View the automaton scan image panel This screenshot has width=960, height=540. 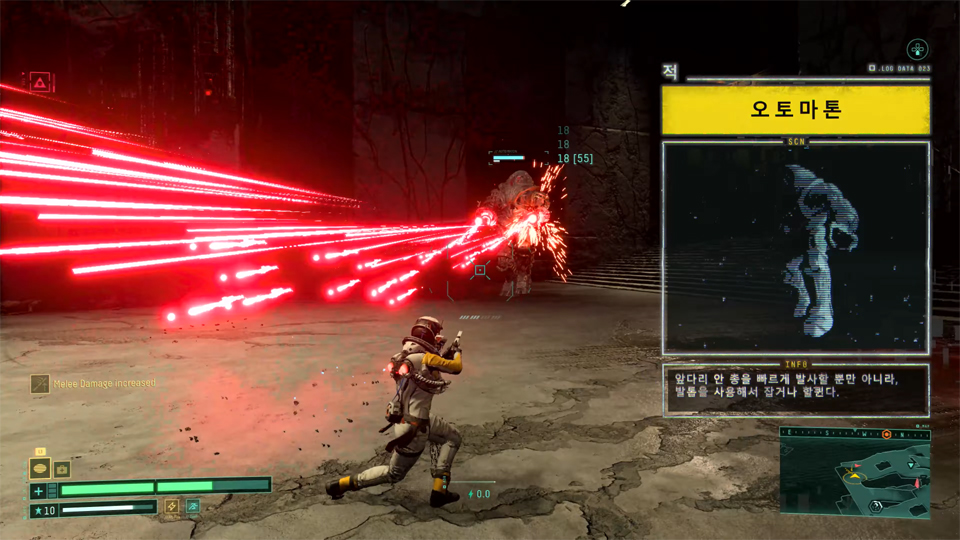[796, 247]
